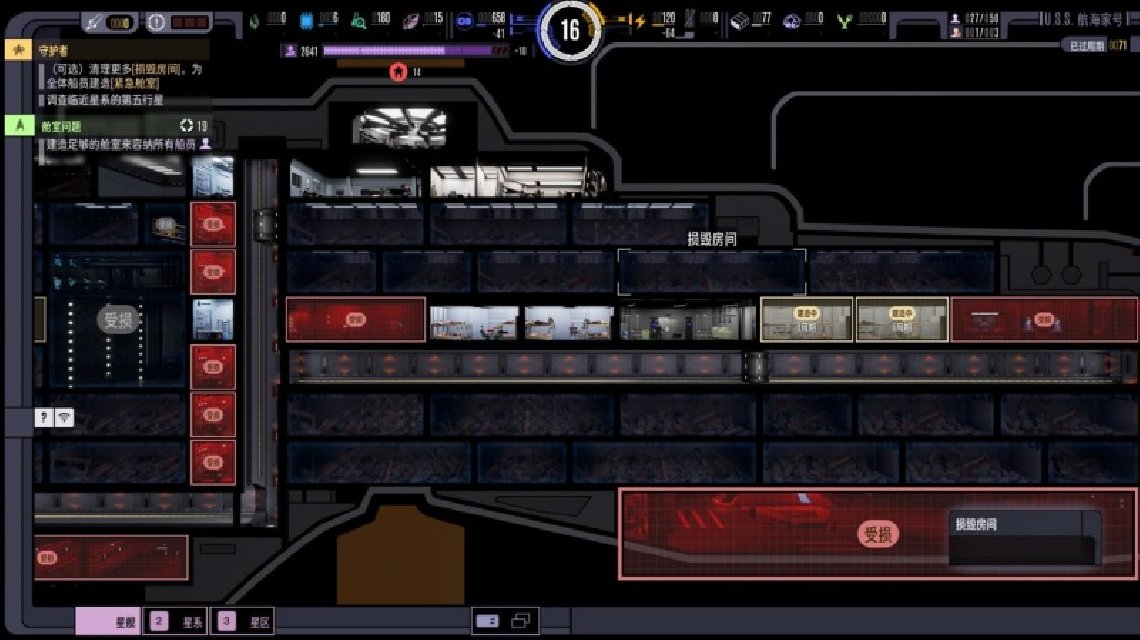1140x640 pixels.
Task: Toggle the signal waves icon button
Action: [x=64, y=419]
